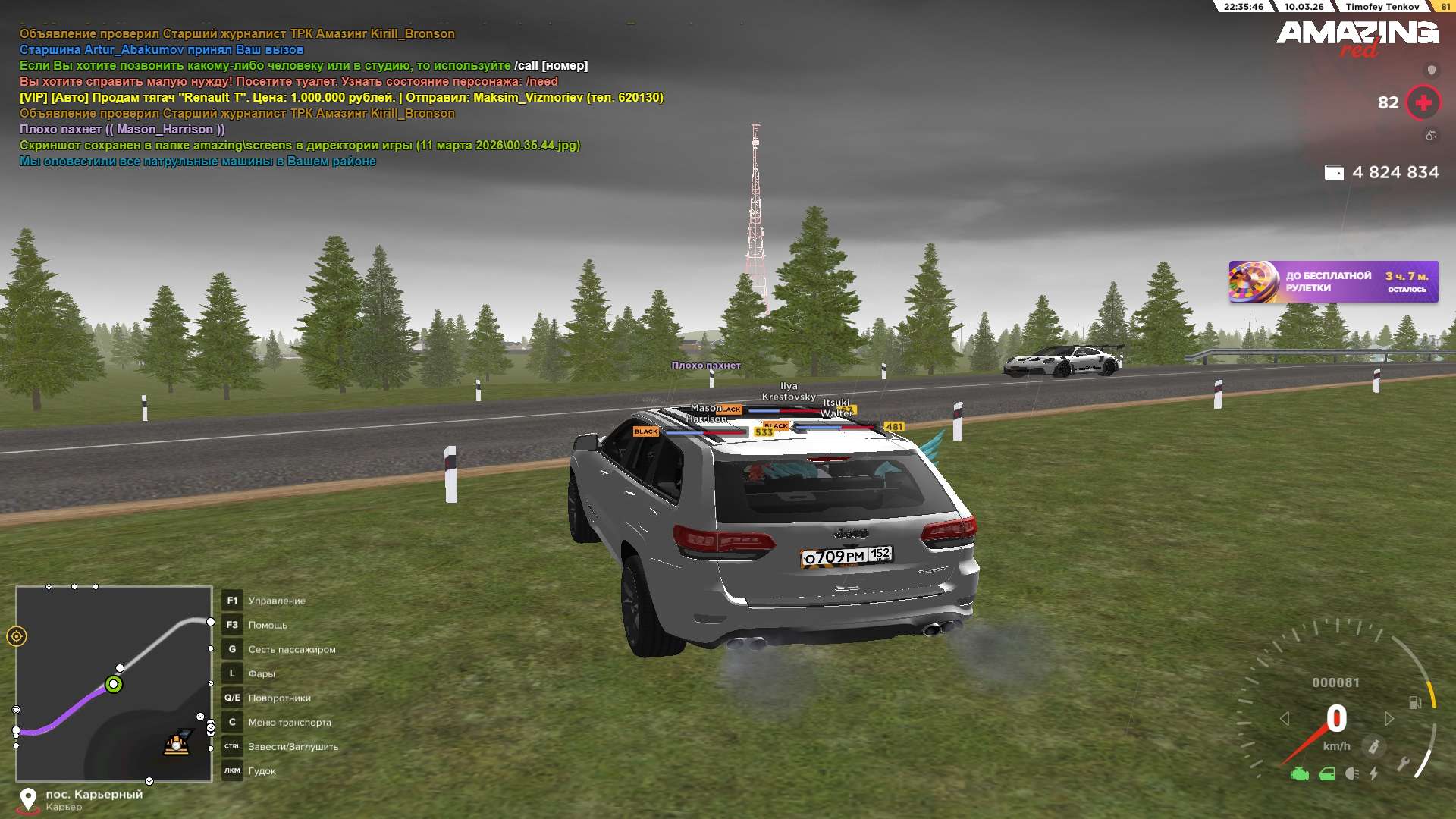Click the VIP Renault T sale chat message
This screenshot has height=819, width=1456.
coord(341,98)
